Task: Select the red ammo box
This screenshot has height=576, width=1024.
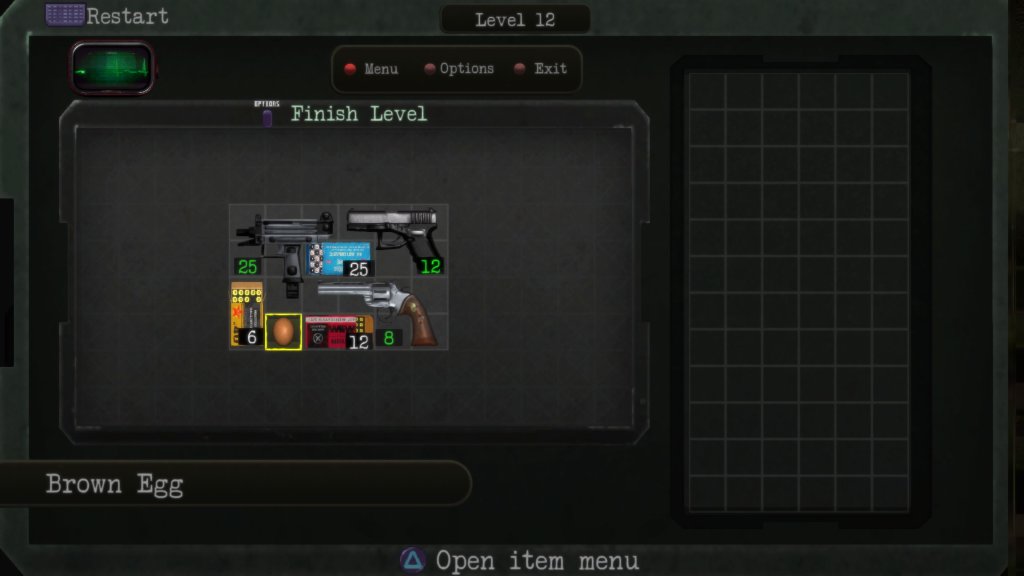Action: (336, 332)
